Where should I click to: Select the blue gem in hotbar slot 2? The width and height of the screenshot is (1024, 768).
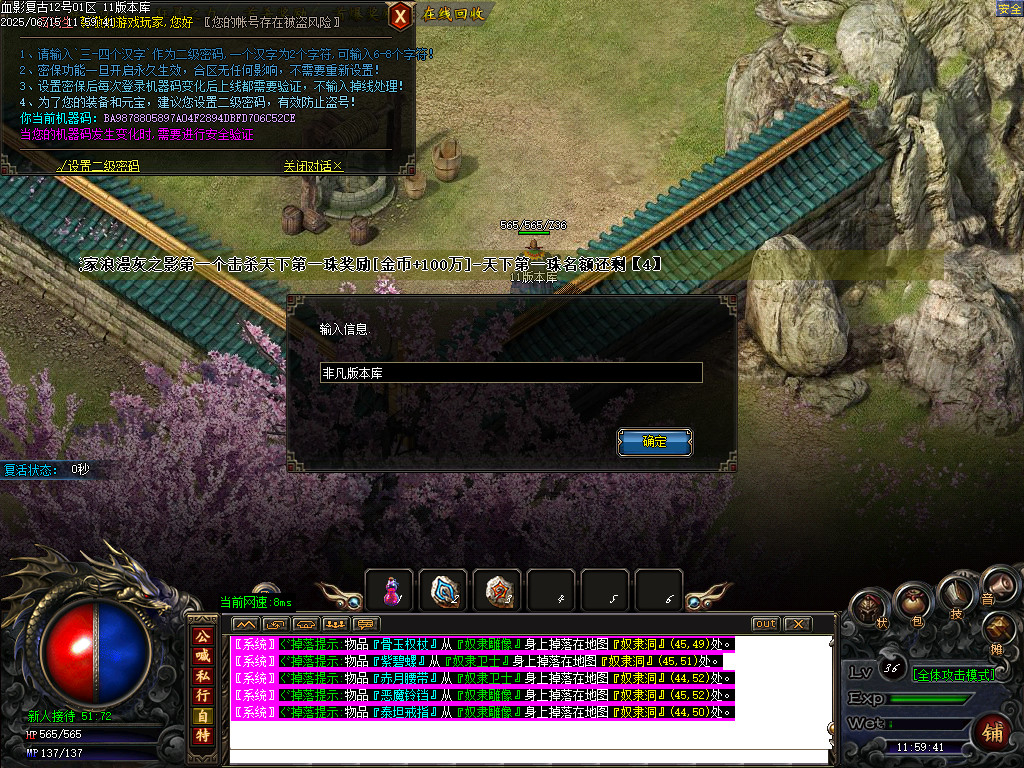443,591
